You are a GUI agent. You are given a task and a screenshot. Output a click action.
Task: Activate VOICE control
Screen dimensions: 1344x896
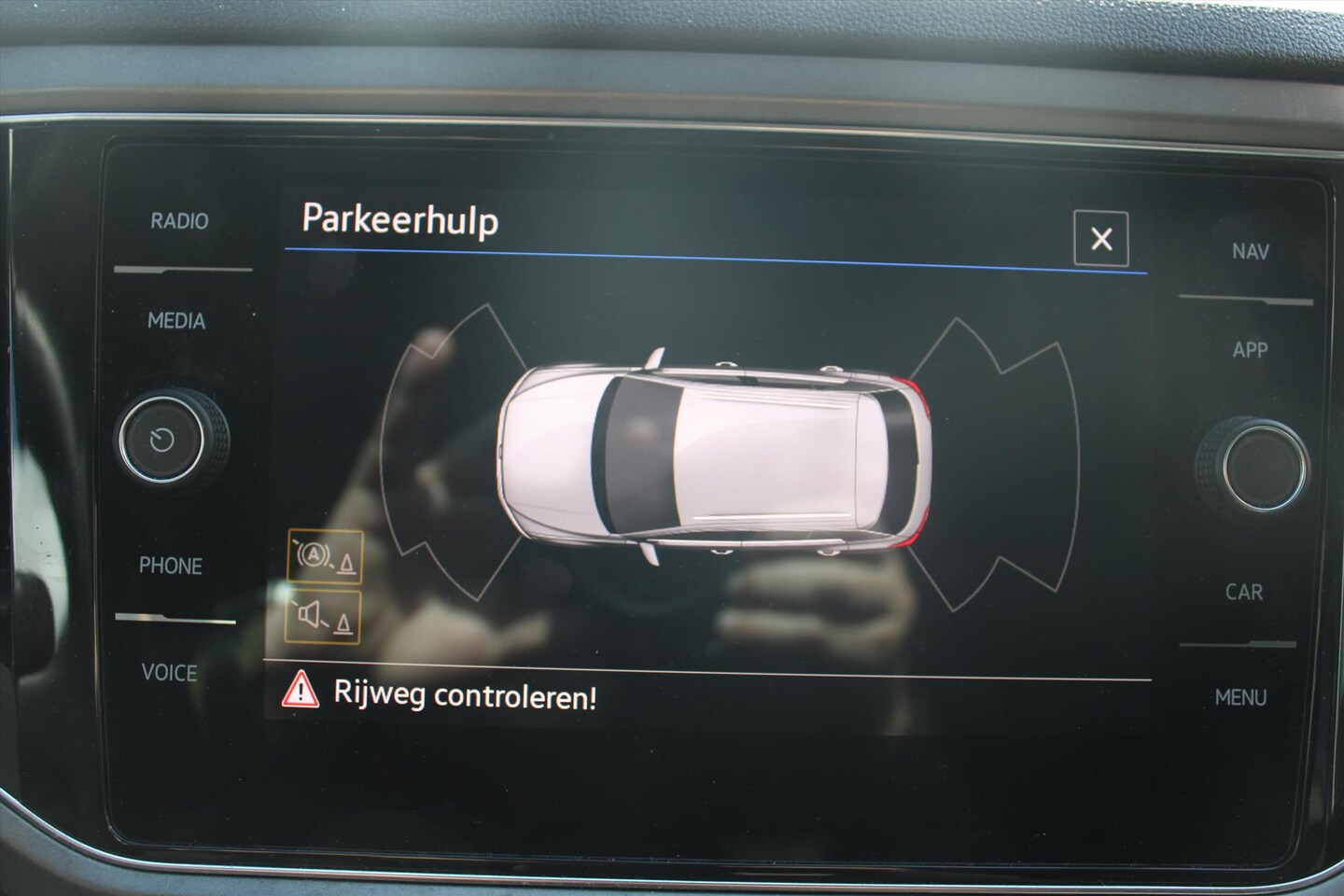point(169,673)
